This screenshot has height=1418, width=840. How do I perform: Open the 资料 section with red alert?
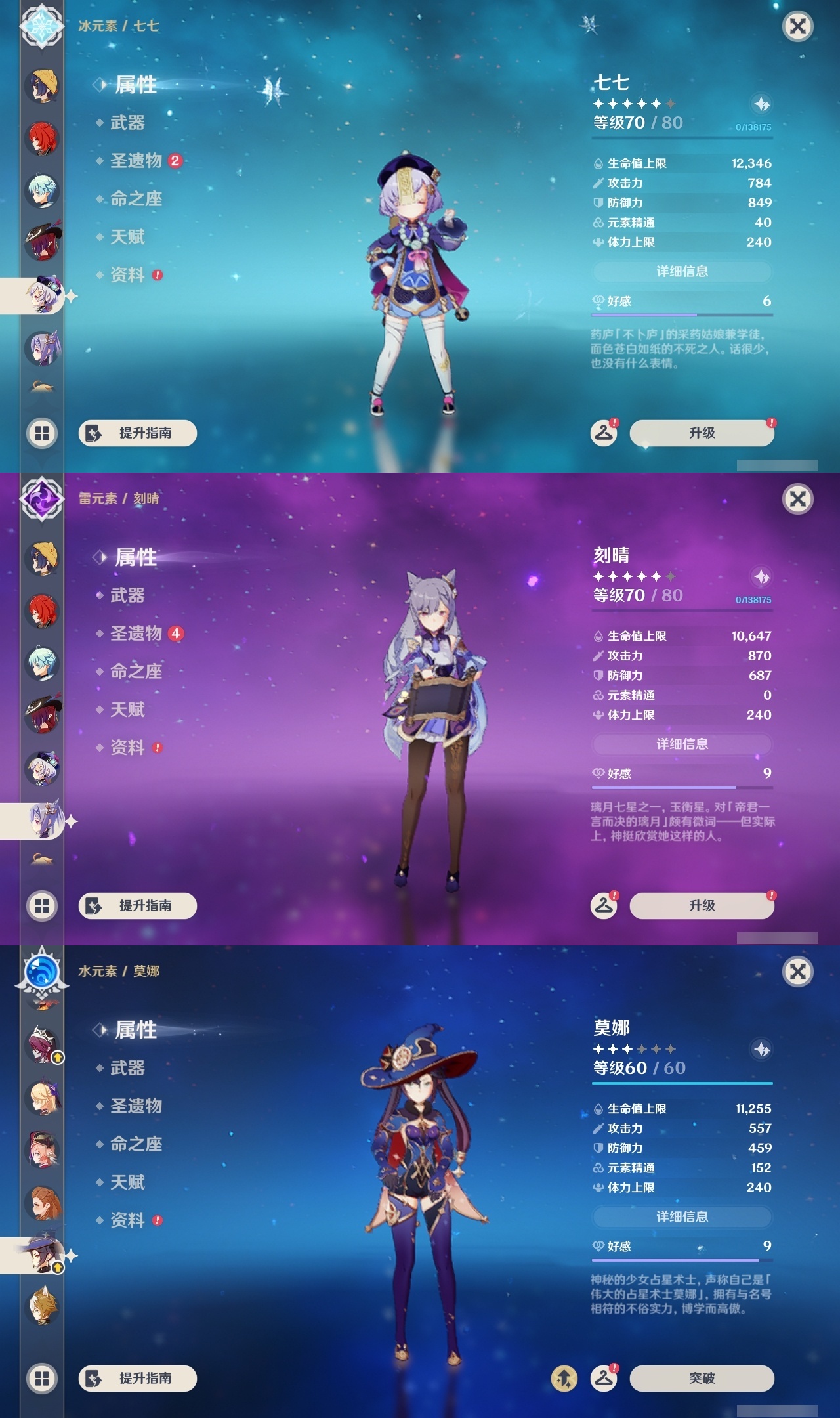(x=129, y=748)
